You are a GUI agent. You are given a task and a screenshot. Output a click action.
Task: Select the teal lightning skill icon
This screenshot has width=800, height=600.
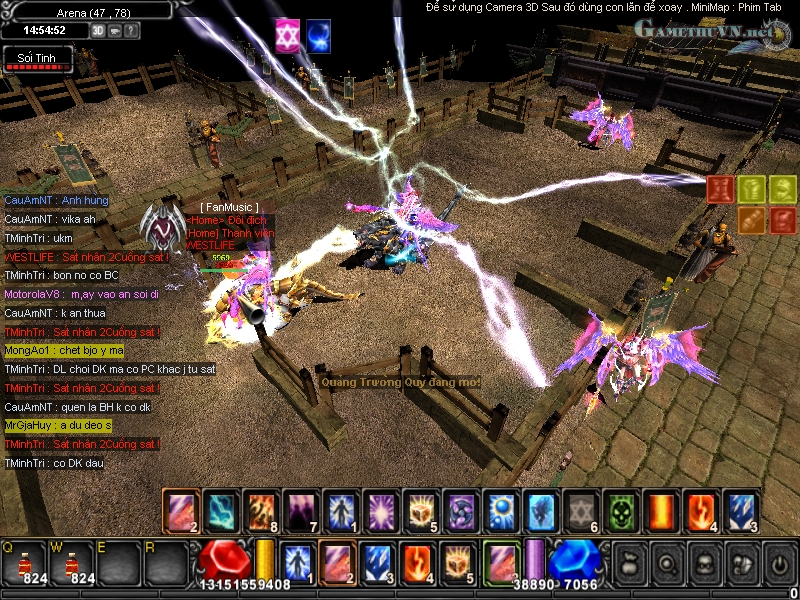pyautogui.click(x=220, y=512)
